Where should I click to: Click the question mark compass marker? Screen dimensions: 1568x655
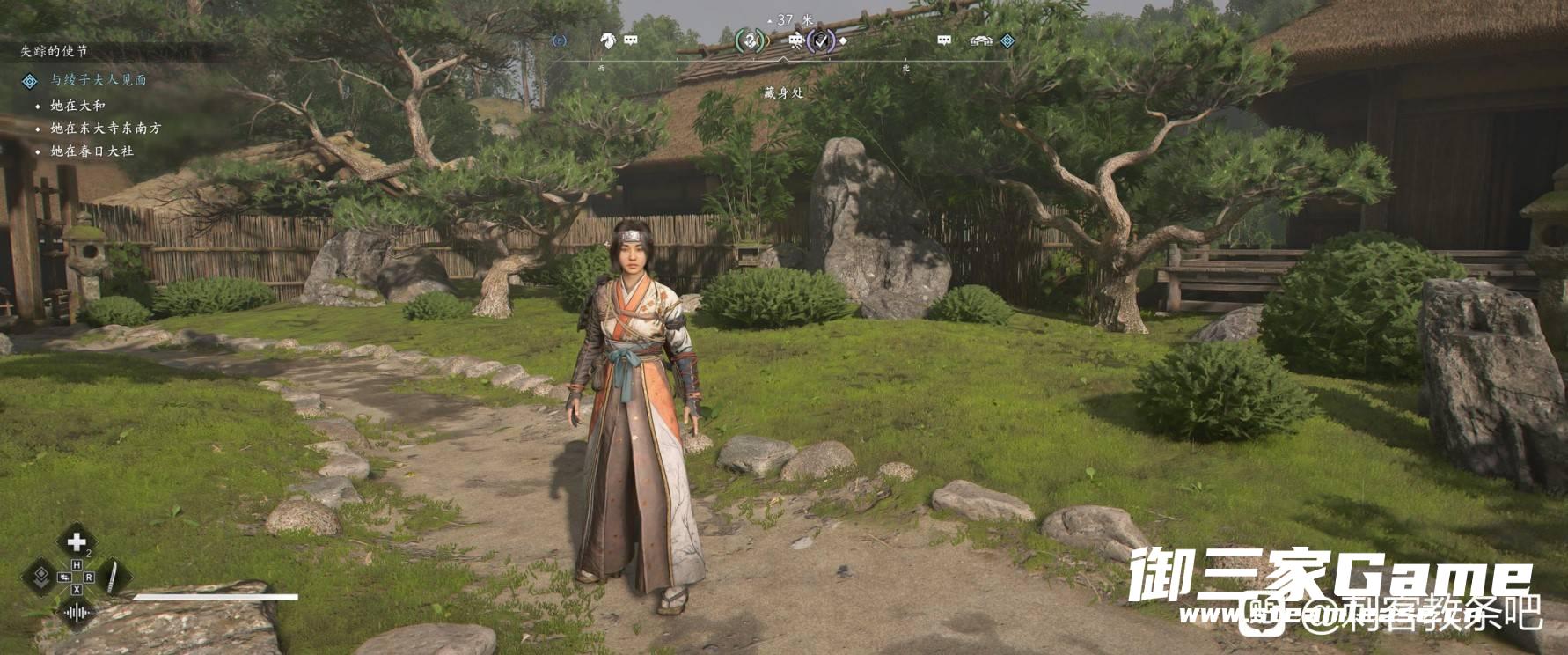pyautogui.click(x=750, y=40)
